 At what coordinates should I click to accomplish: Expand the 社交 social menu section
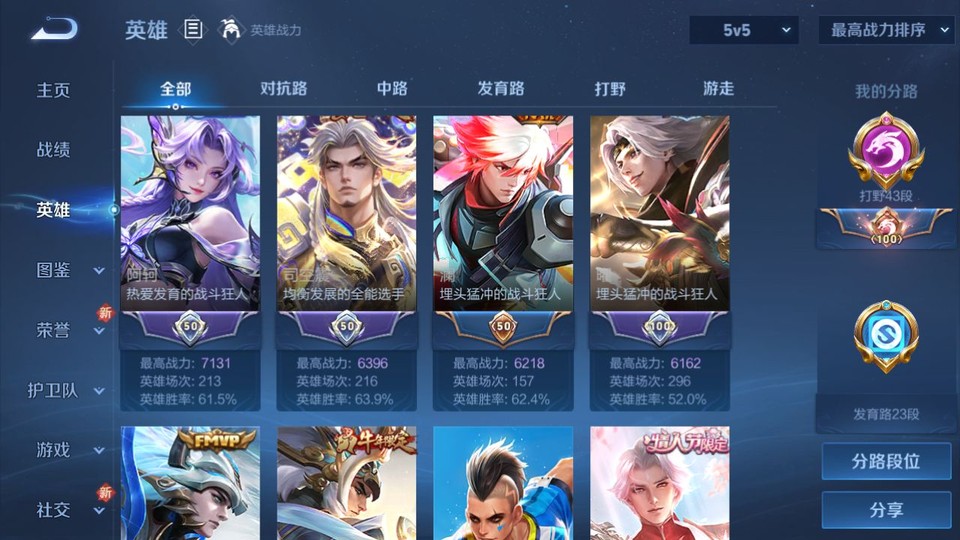(68, 510)
